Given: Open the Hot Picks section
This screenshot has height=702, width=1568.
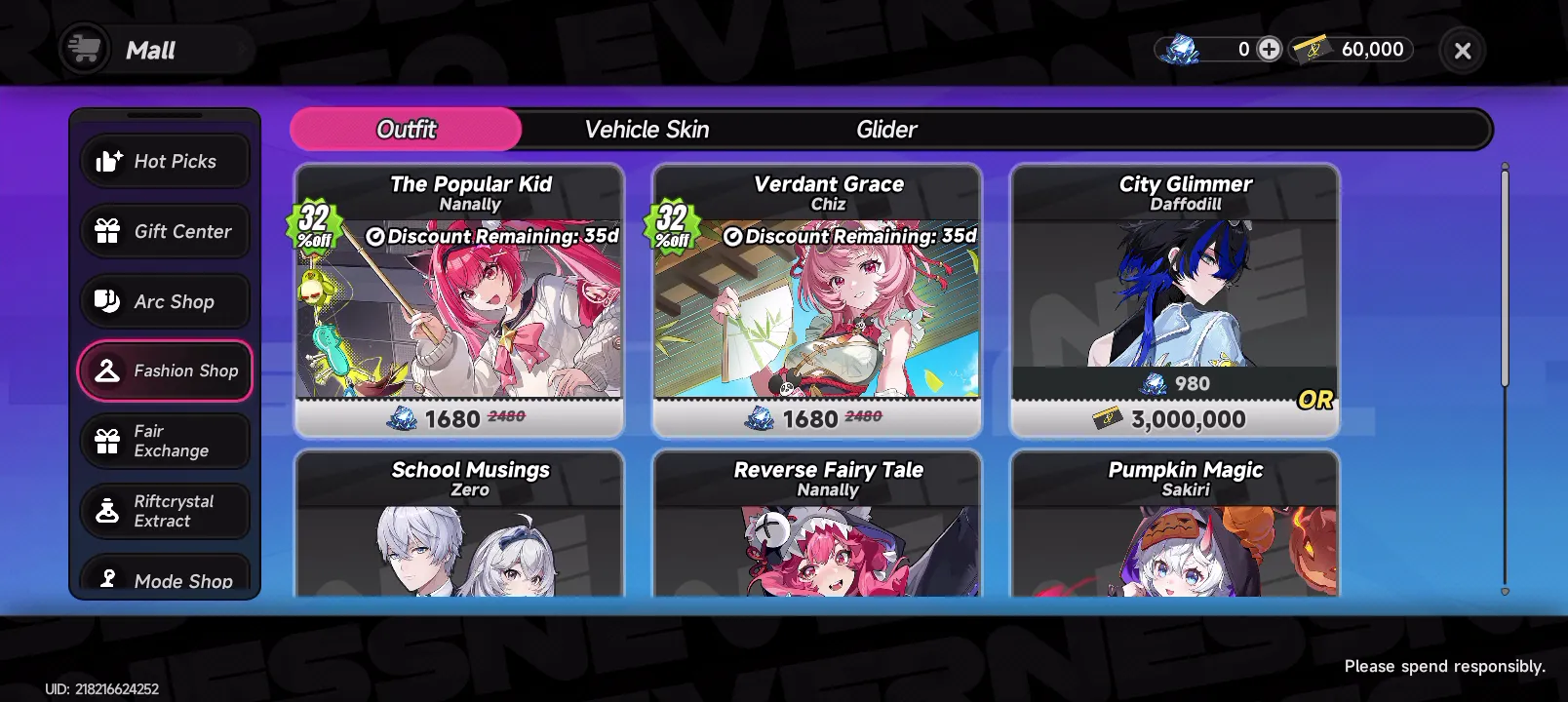Looking at the screenshot, I should click(165, 161).
